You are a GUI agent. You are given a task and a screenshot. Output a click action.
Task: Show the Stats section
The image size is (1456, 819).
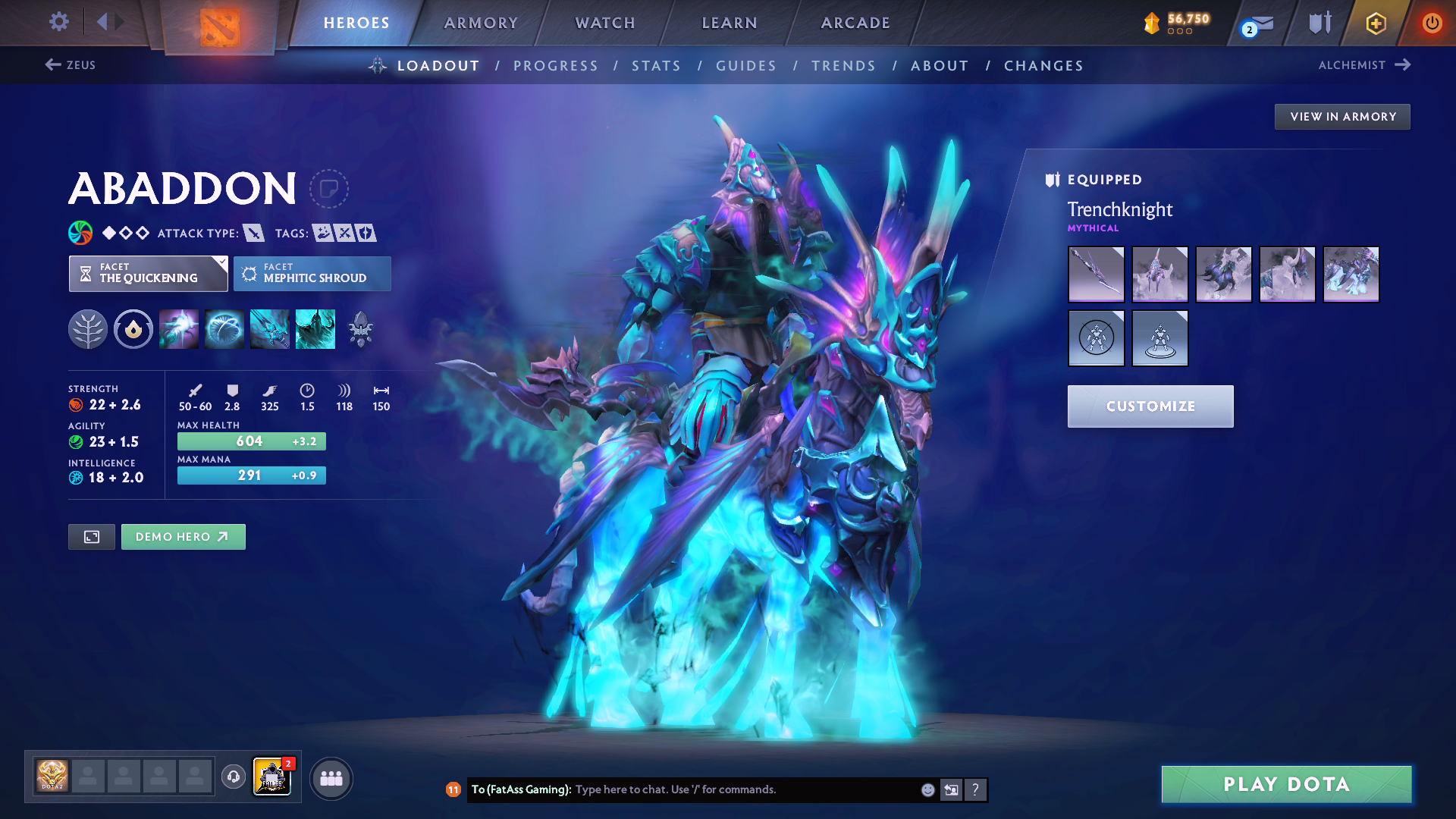pyautogui.click(x=657, y=66)
